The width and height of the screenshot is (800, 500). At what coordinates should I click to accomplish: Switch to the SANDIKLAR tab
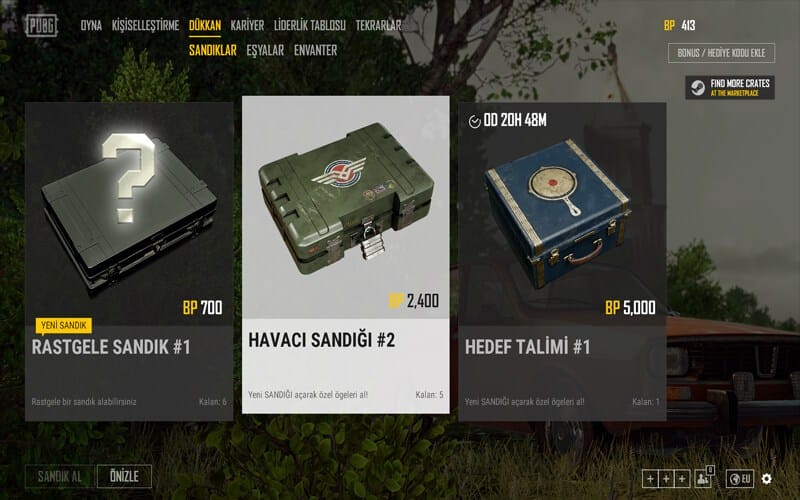click(x=212, y=50)
